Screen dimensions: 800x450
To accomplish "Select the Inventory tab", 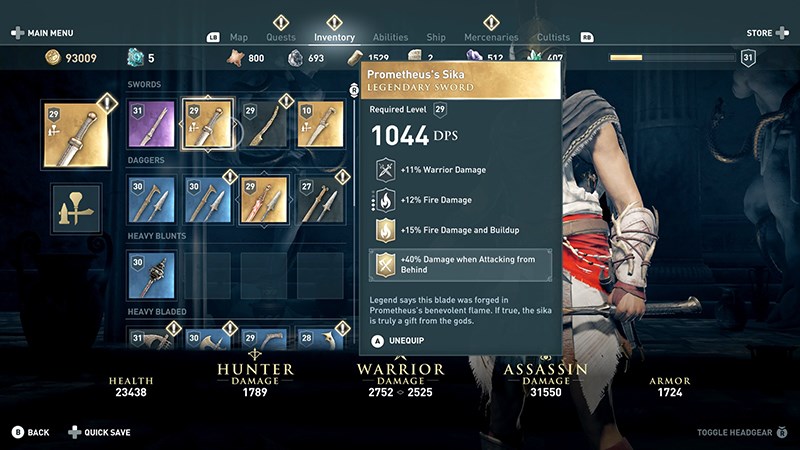I will (334, 38).
